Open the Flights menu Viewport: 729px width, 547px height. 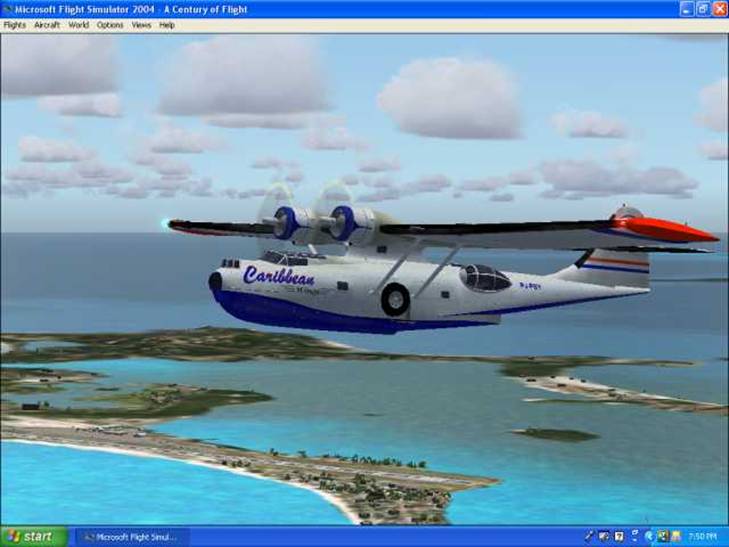[15, 25]
